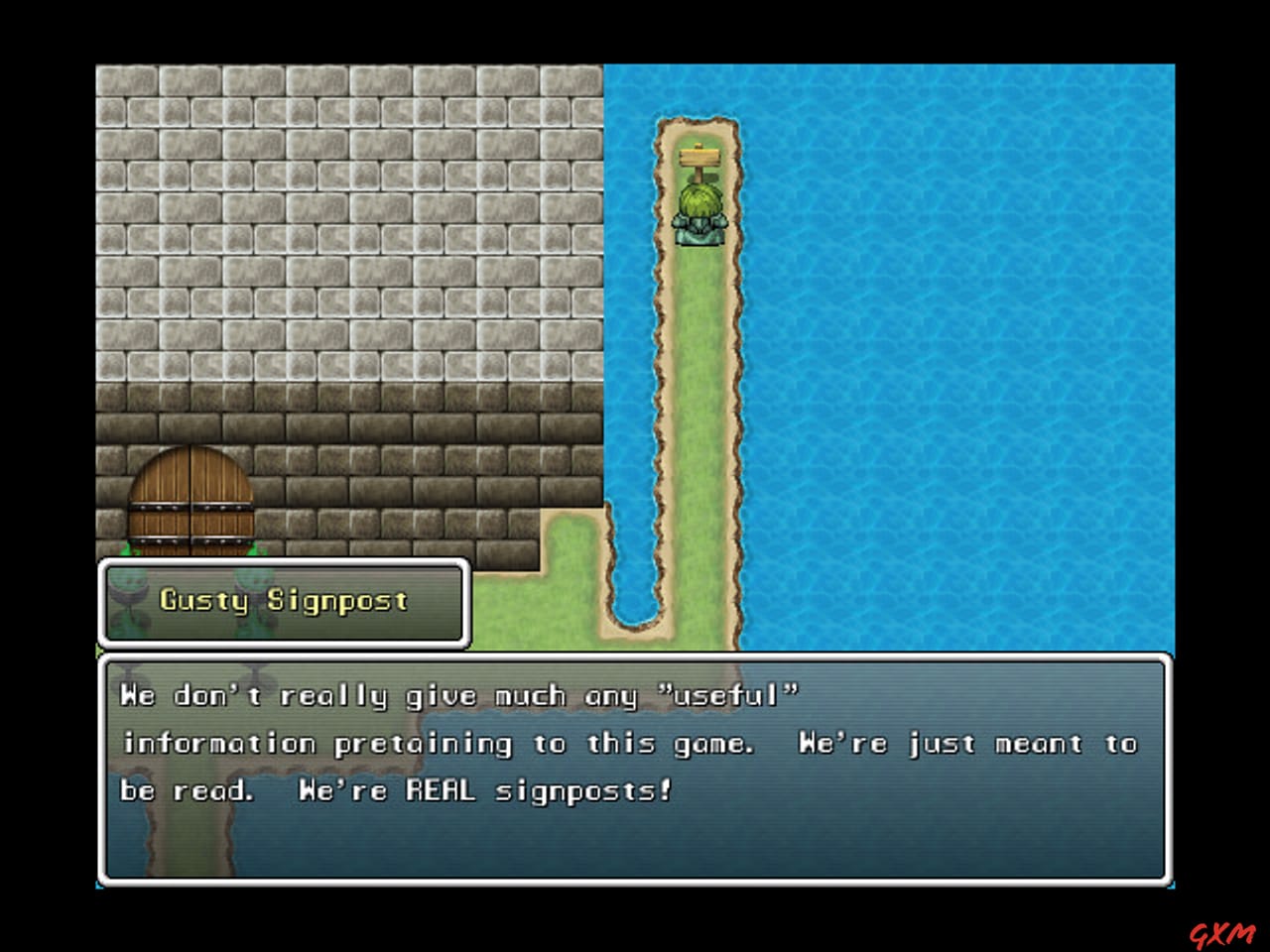This screenshot has width=1270, height=952.
Task: Select the green-haired character
Action: pyautogui.click(x=700, y=208)
